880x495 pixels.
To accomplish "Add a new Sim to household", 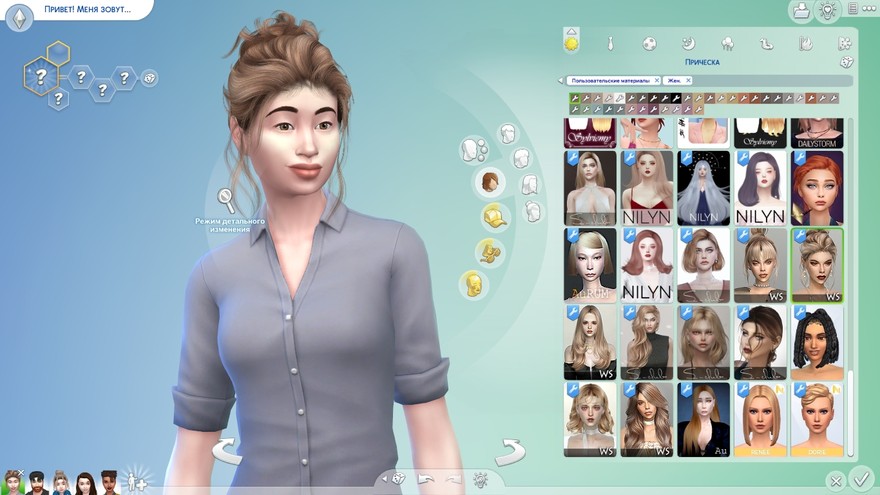I will pyautogui.click(x=135, y=483).
